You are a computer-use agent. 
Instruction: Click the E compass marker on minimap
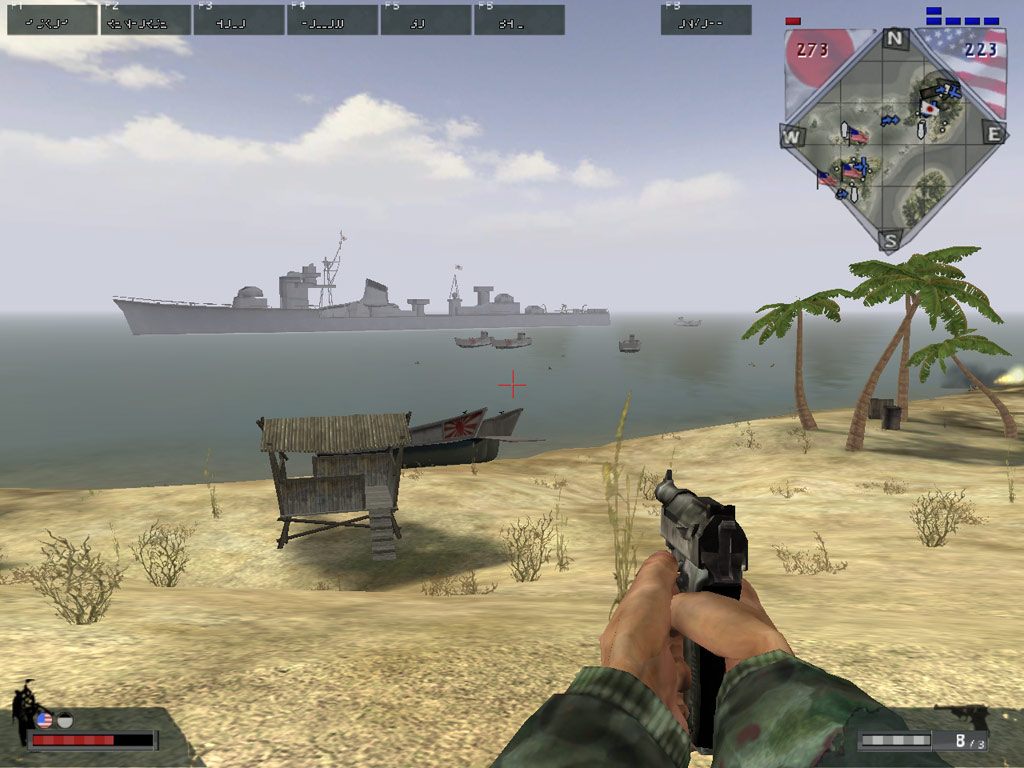tap(993, 133)
